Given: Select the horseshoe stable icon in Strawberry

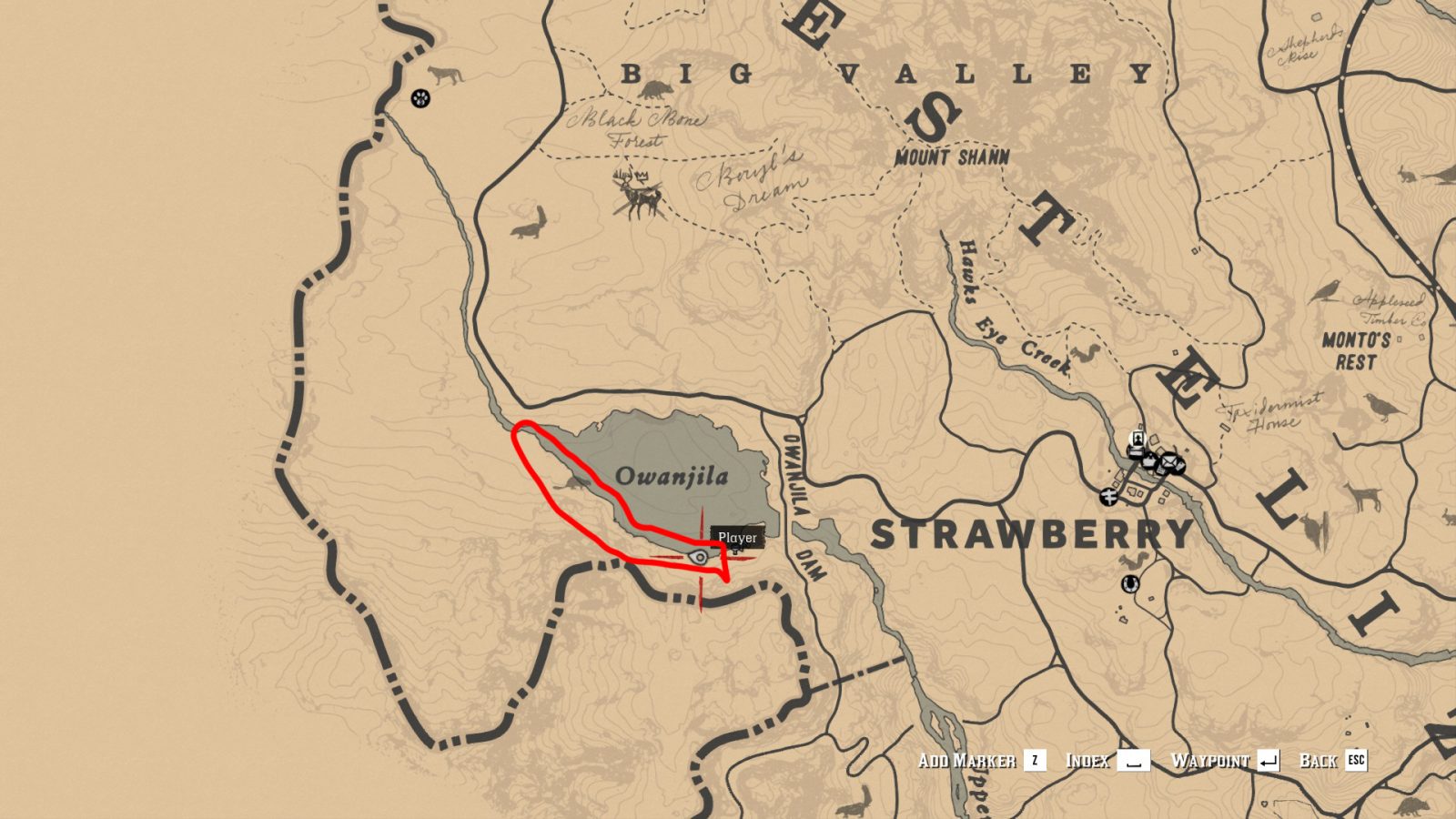Looking at the screenshot, I should pos(1129,585).
